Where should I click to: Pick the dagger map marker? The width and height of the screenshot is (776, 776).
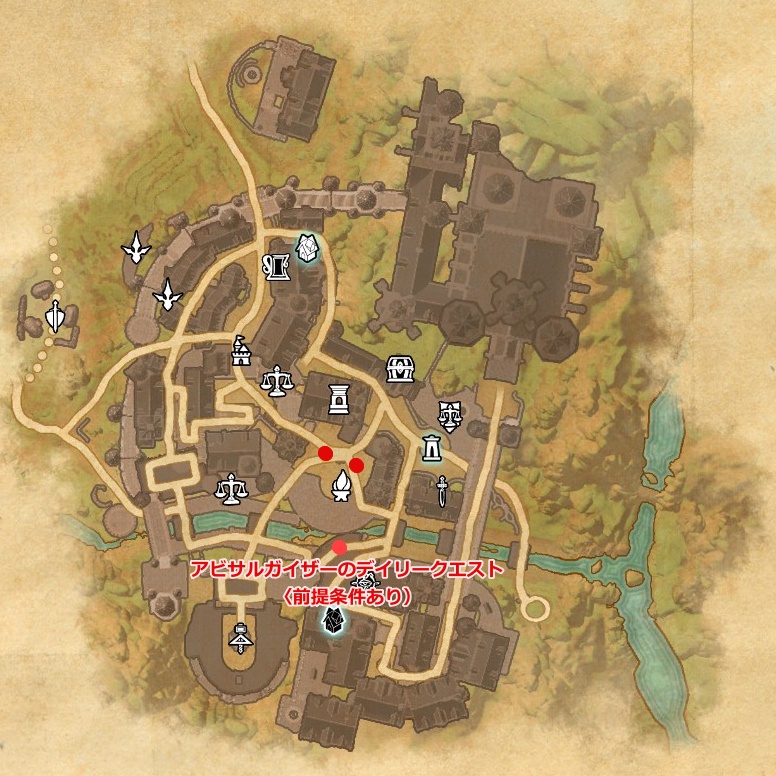tap(441, 491)
